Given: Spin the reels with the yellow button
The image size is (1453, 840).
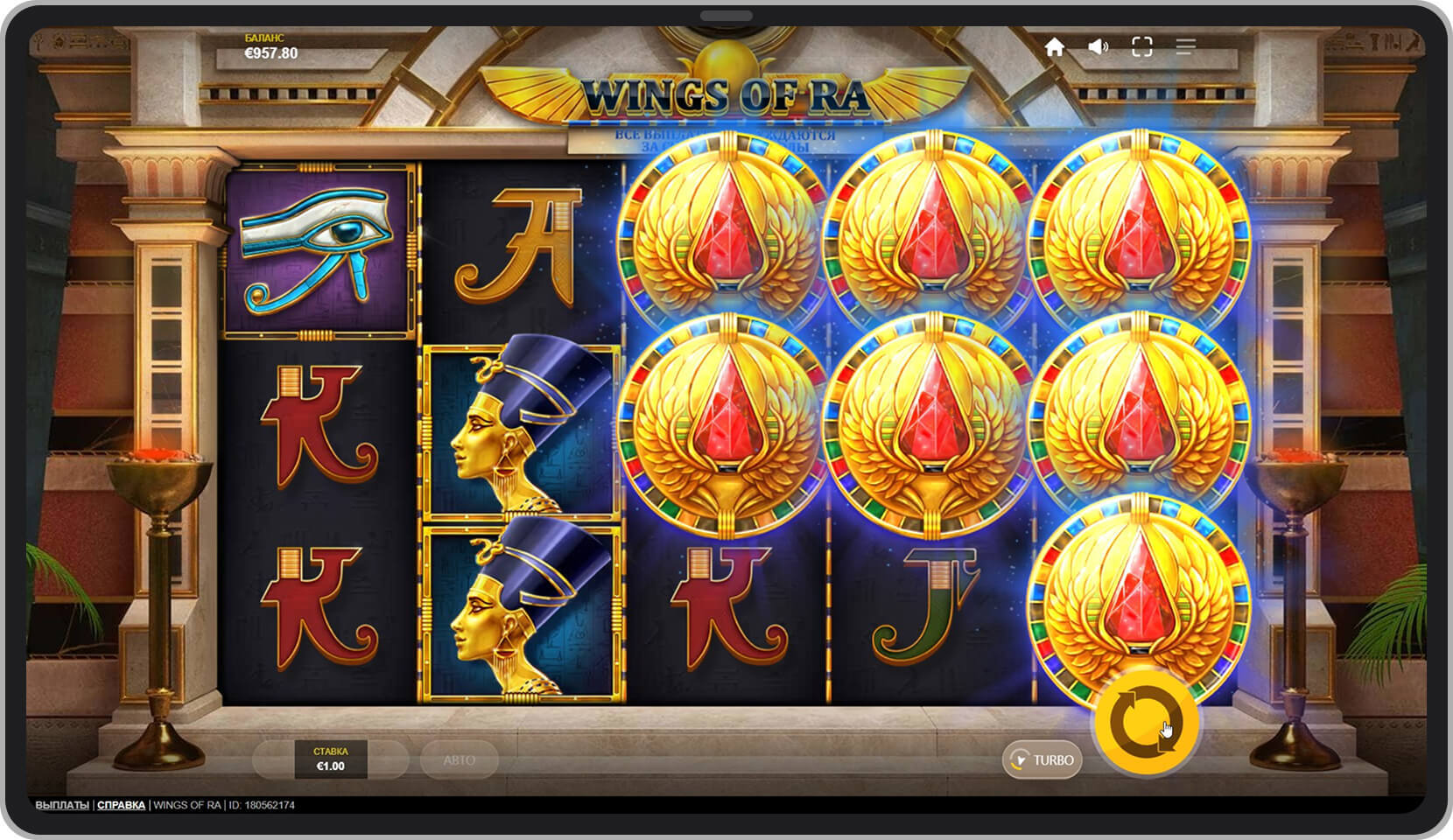Looking at the screenshot, I should (x=1146, y=723).
